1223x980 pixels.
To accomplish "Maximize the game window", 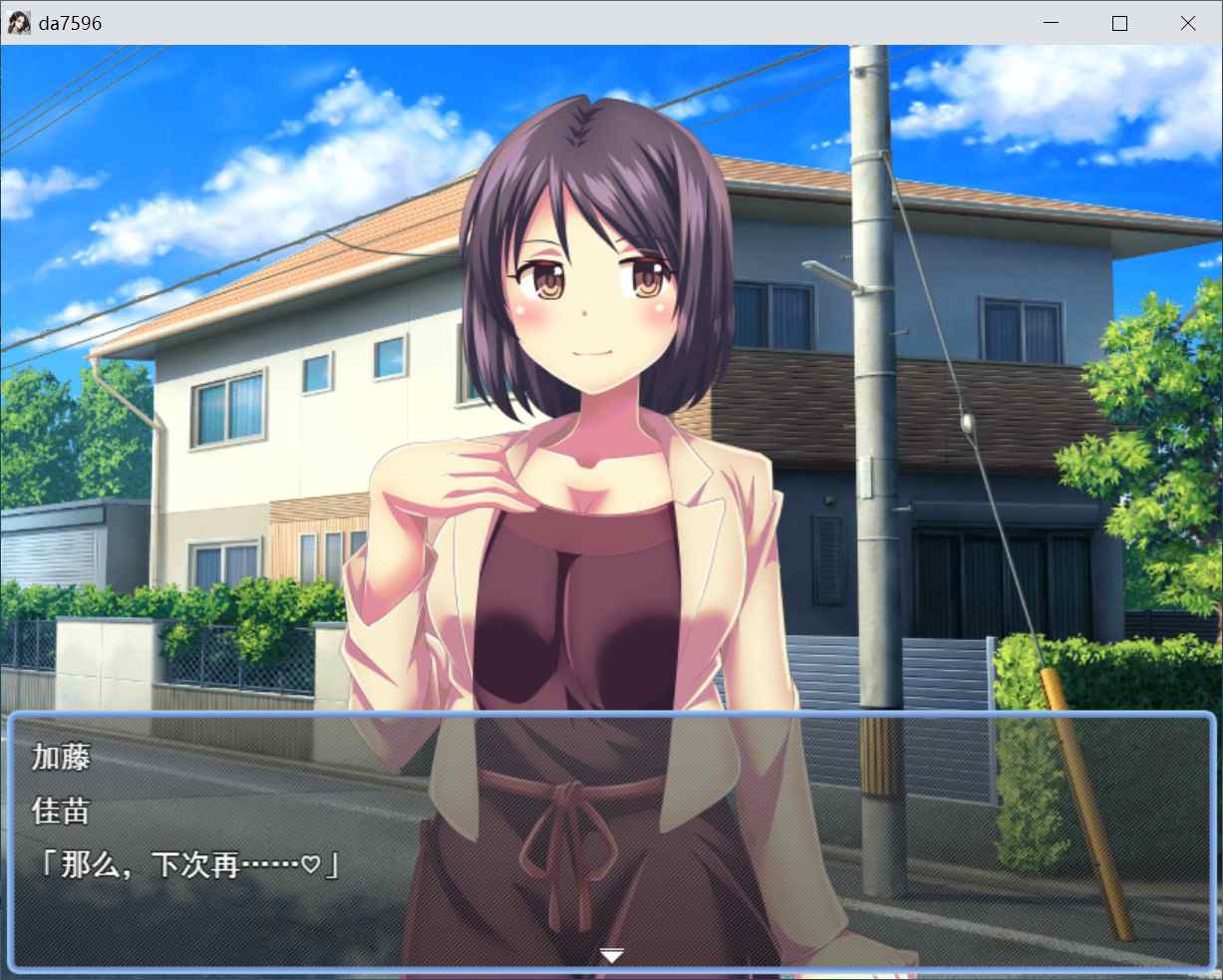I will (x=1119, y=23).
